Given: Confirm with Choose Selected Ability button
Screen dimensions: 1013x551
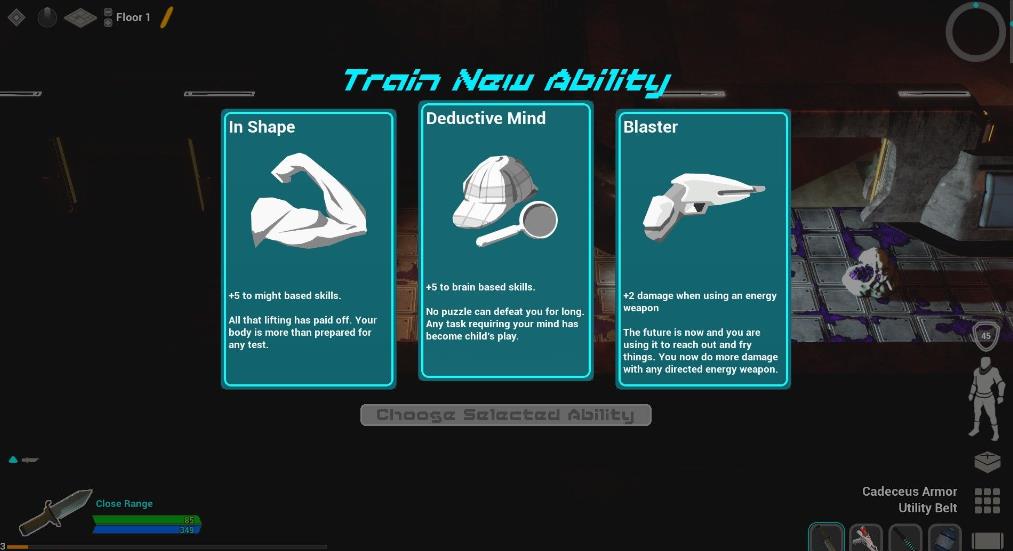Looking at the screenshot, I should point(505,415).
